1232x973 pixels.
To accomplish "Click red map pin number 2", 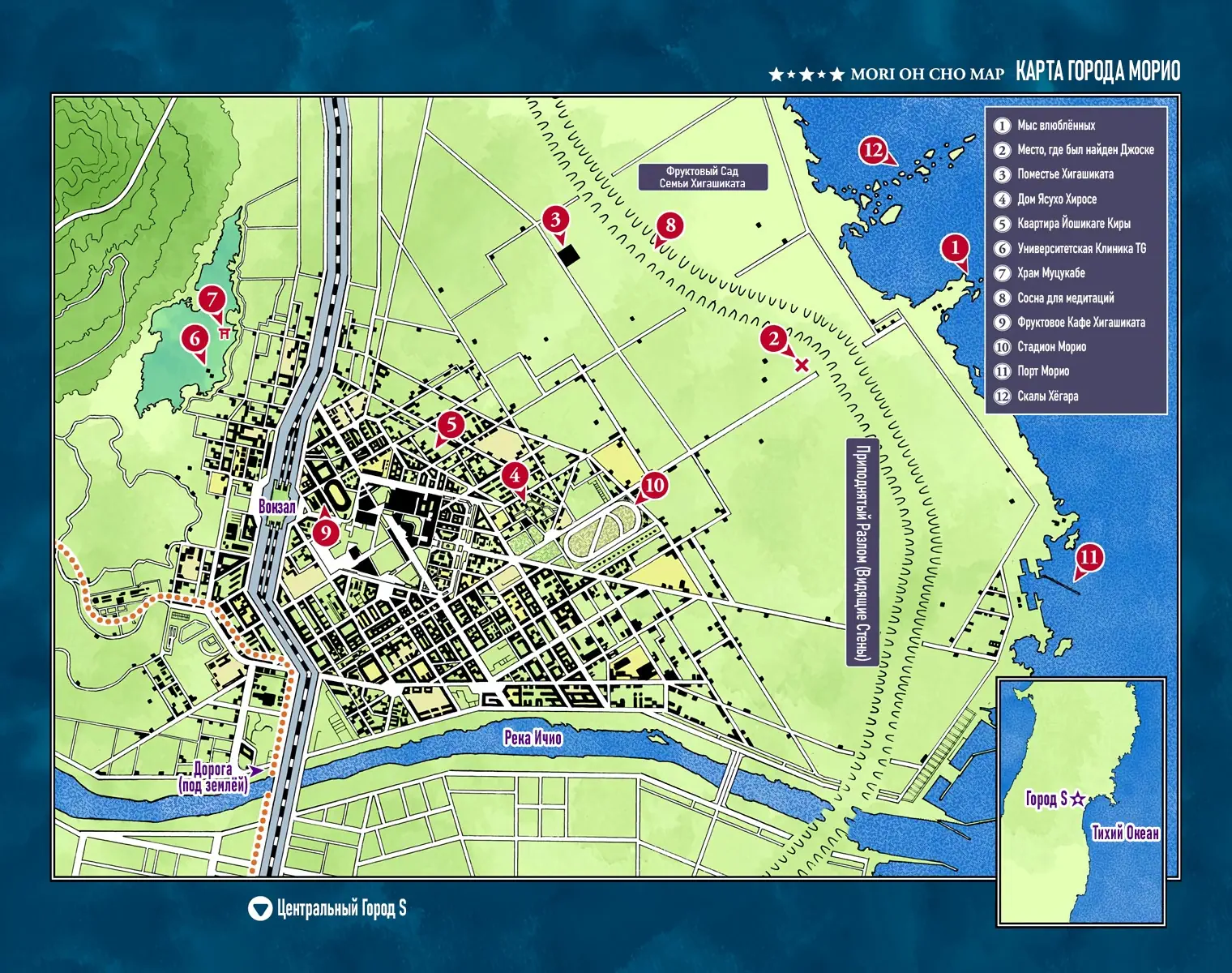I will tap(773, 339).
